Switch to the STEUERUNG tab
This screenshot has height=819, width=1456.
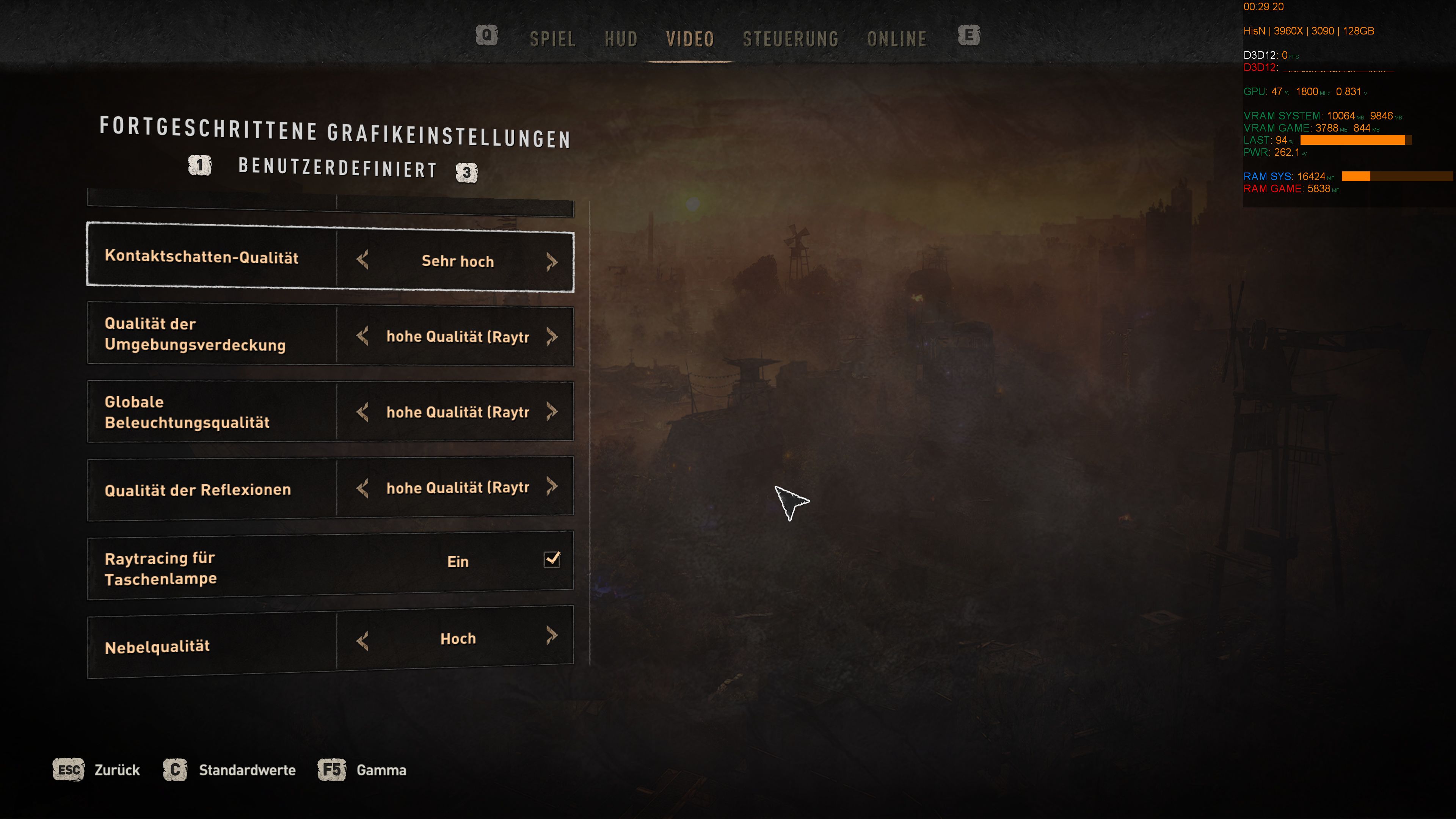point(791,39)
